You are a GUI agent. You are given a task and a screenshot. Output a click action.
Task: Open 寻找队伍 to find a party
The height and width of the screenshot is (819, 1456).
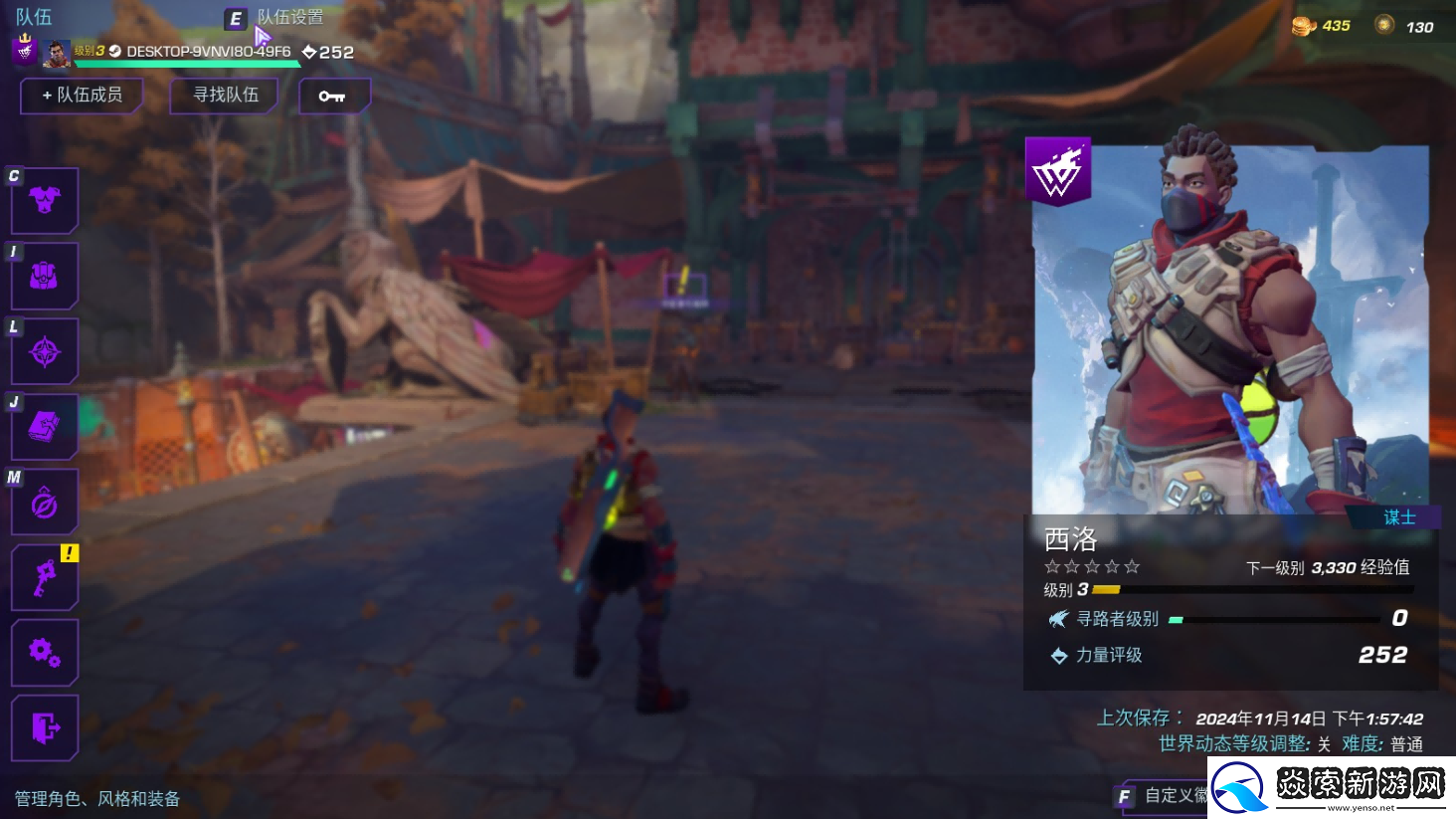[225, 96]
